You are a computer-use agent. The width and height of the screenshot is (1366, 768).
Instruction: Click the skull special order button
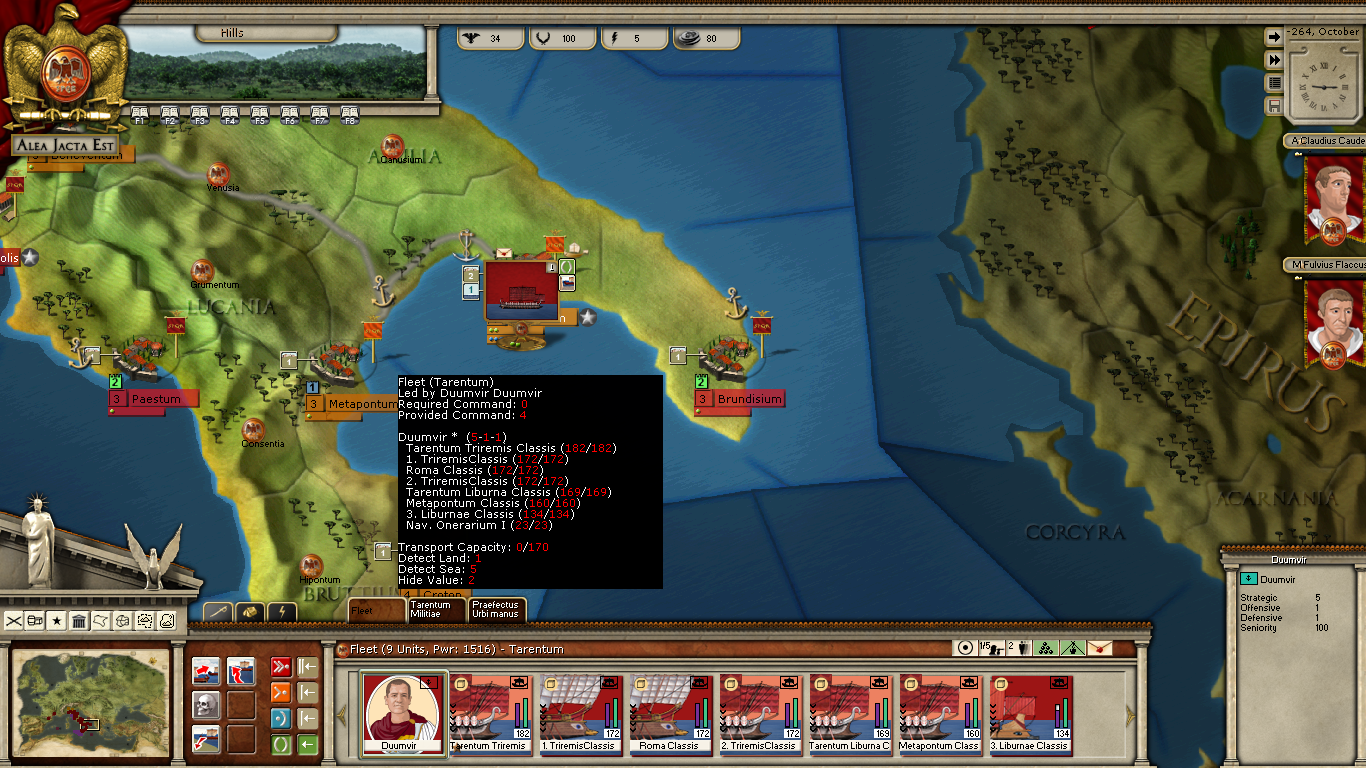(x=206, y=705)
